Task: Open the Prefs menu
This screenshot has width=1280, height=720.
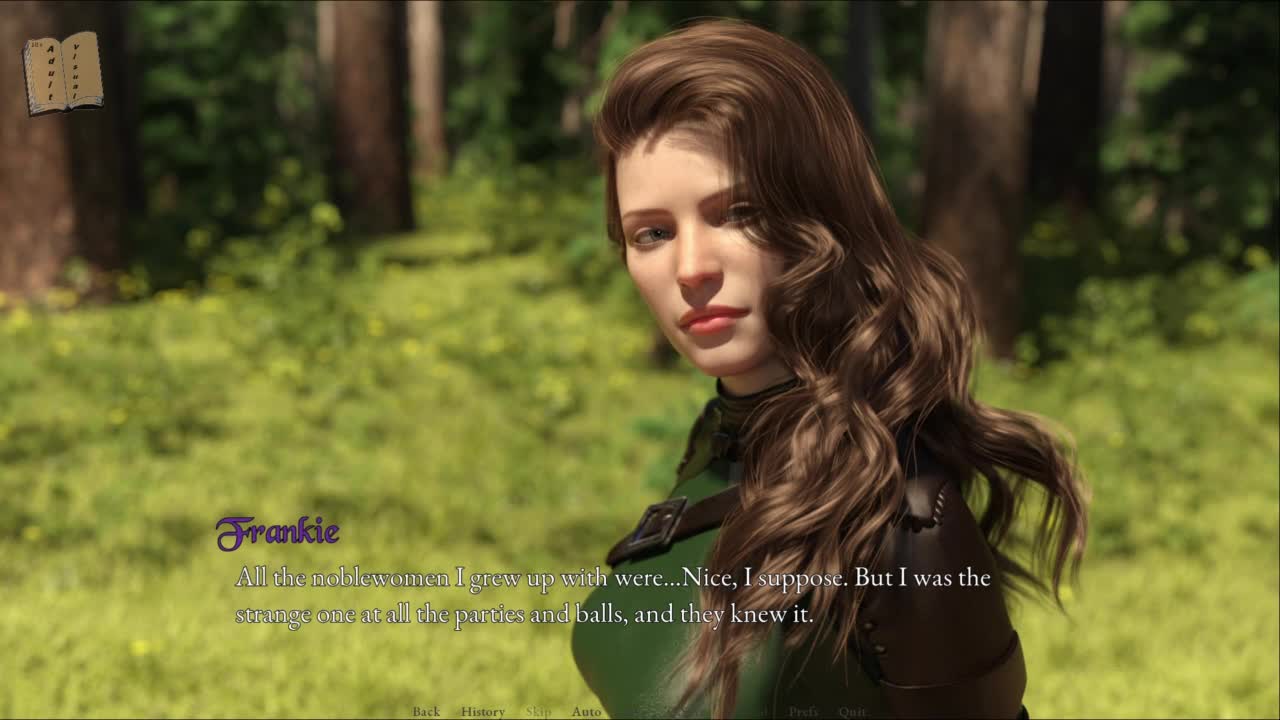Action: [x=803, y=712]
